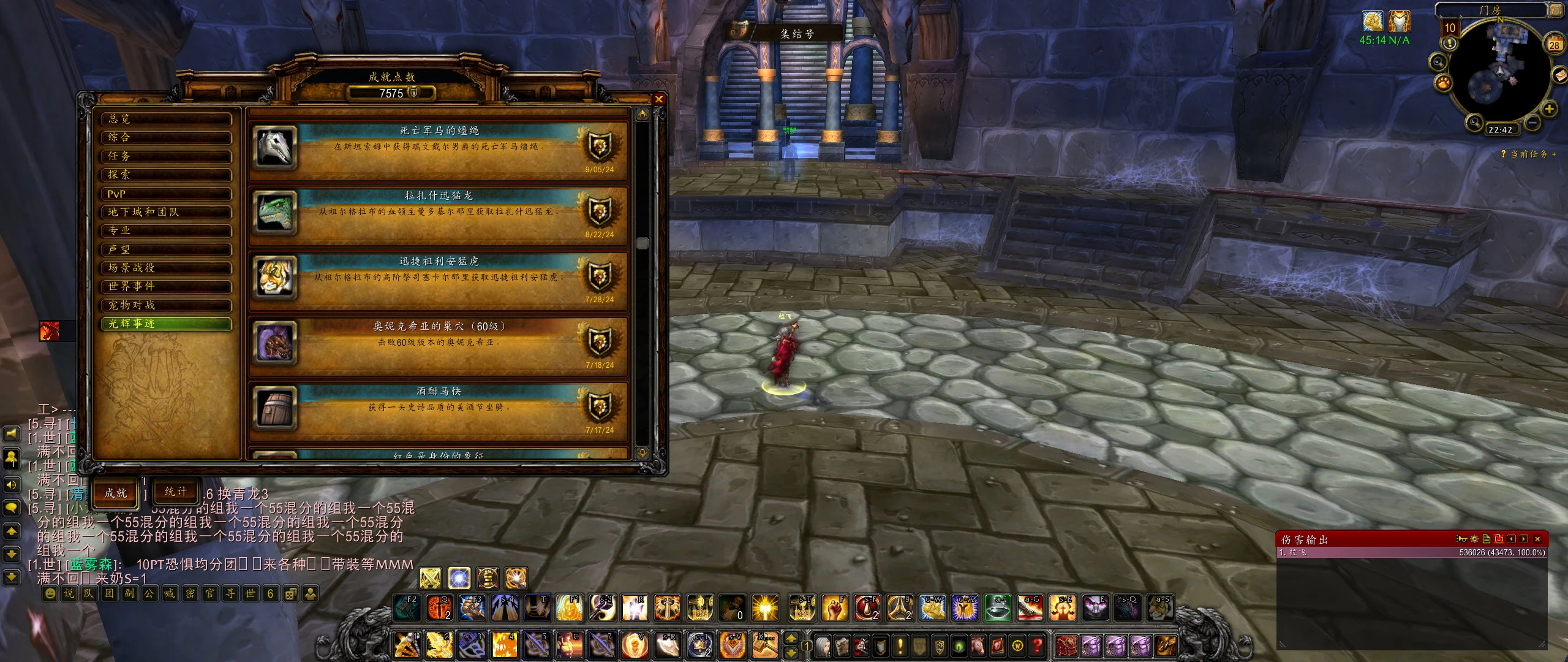Click the minimap's plus zoom-in button
The width and height of the screenshot is (1568, 662).
(1549, 109)
